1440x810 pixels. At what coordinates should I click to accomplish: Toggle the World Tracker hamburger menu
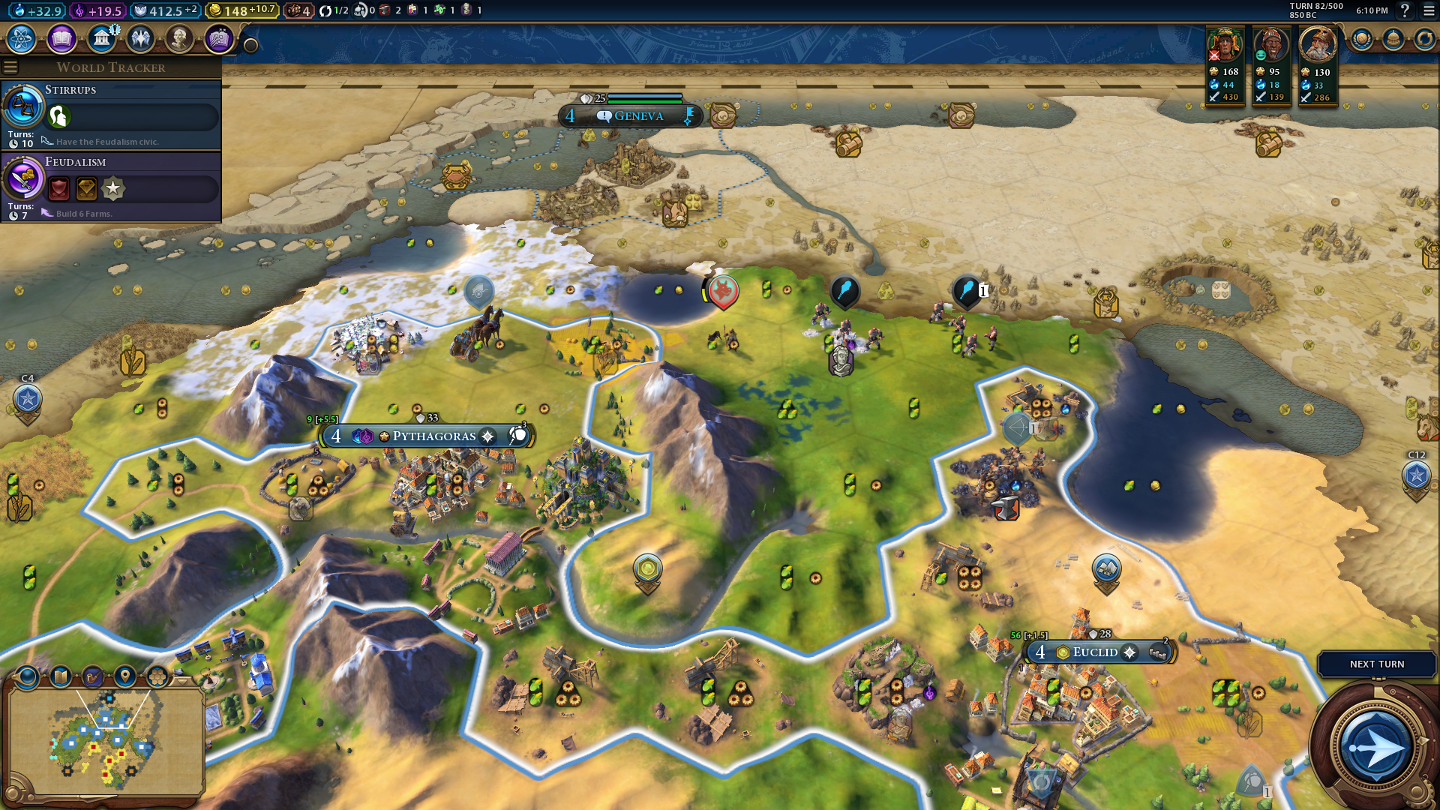point(11,67)
